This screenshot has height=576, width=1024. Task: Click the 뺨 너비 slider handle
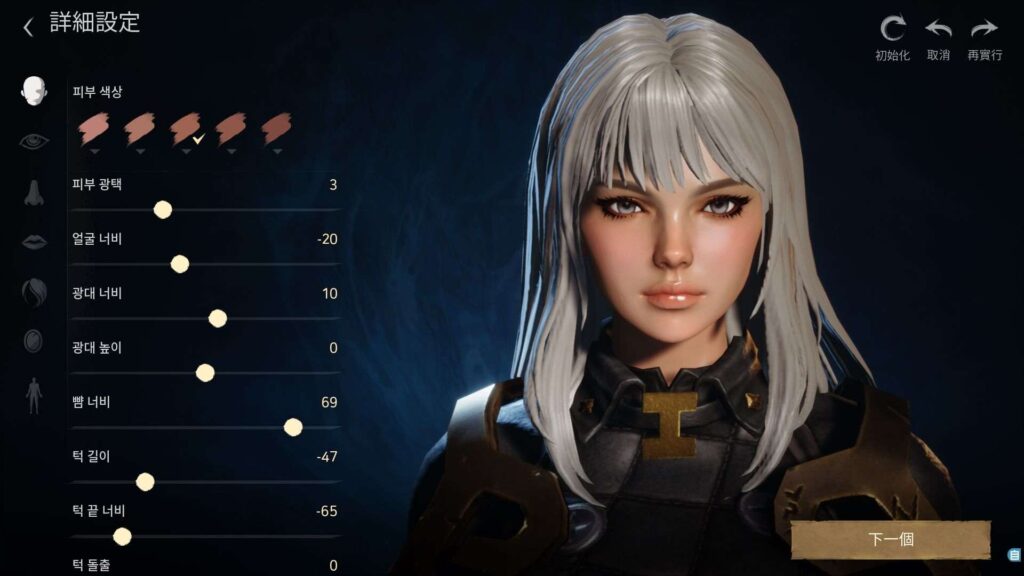pyautogui.click(x=293, y=427)
